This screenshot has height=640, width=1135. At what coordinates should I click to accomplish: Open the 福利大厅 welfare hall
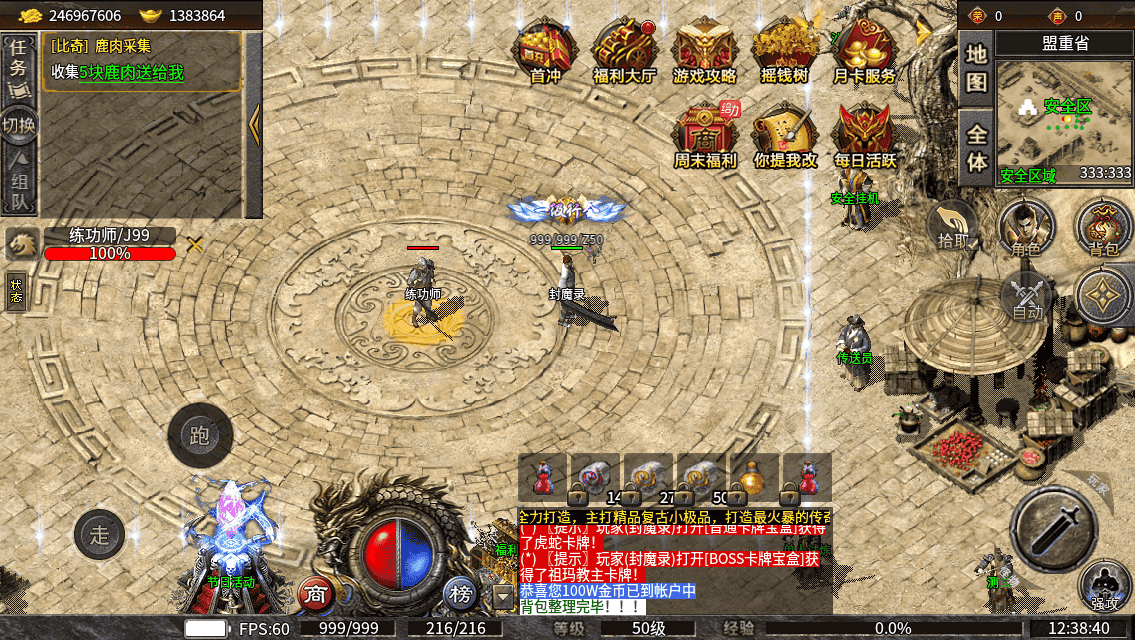pyautogui.click(x=624, y=50)
